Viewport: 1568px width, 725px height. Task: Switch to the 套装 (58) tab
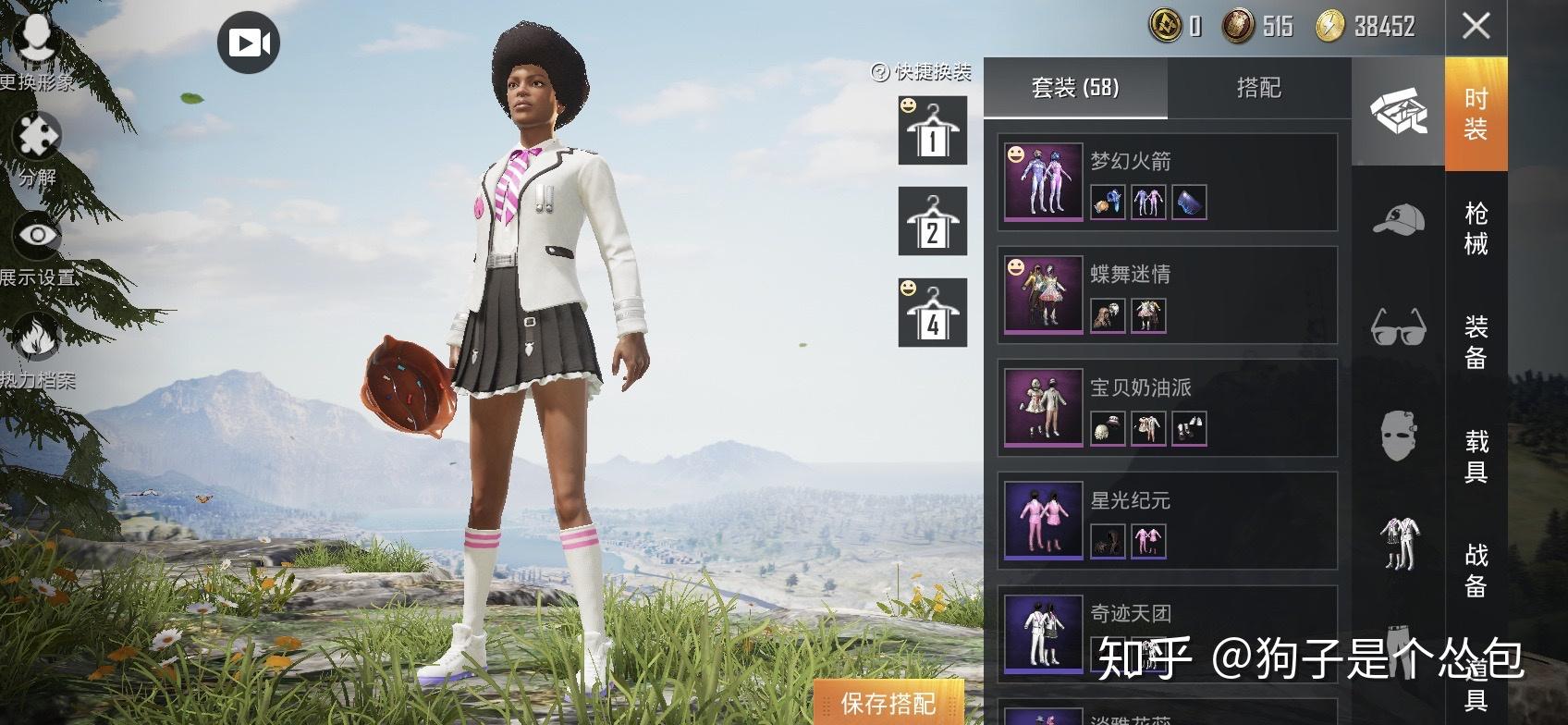click(1074, 88)
